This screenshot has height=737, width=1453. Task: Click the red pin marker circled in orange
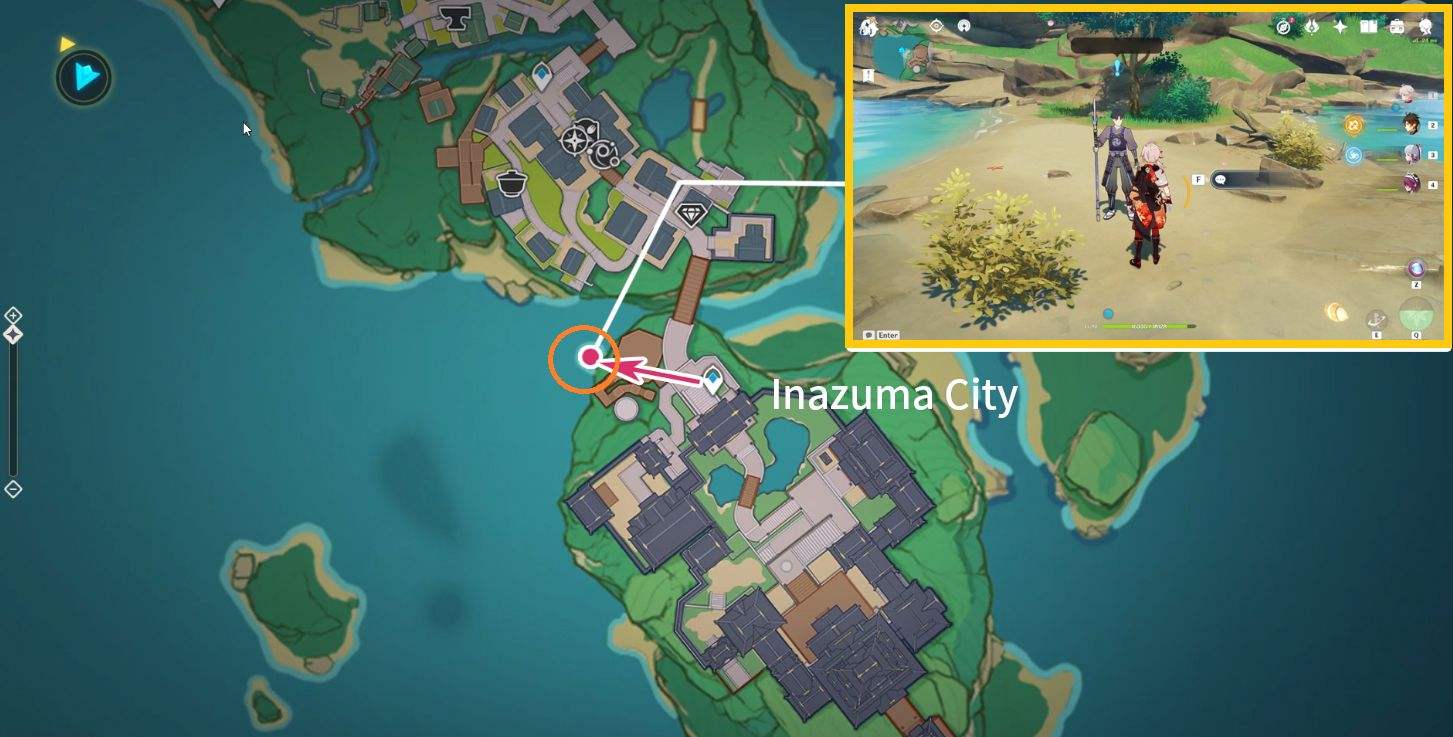point(588,355)
